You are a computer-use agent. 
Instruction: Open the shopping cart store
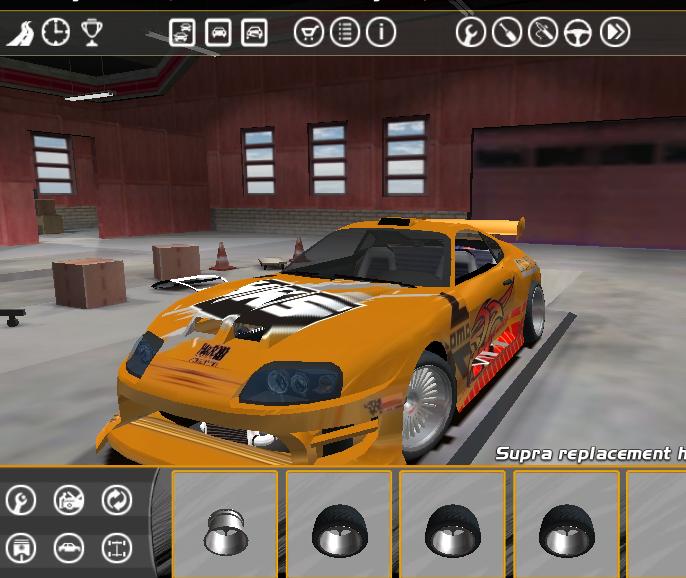tap(309, 32)
